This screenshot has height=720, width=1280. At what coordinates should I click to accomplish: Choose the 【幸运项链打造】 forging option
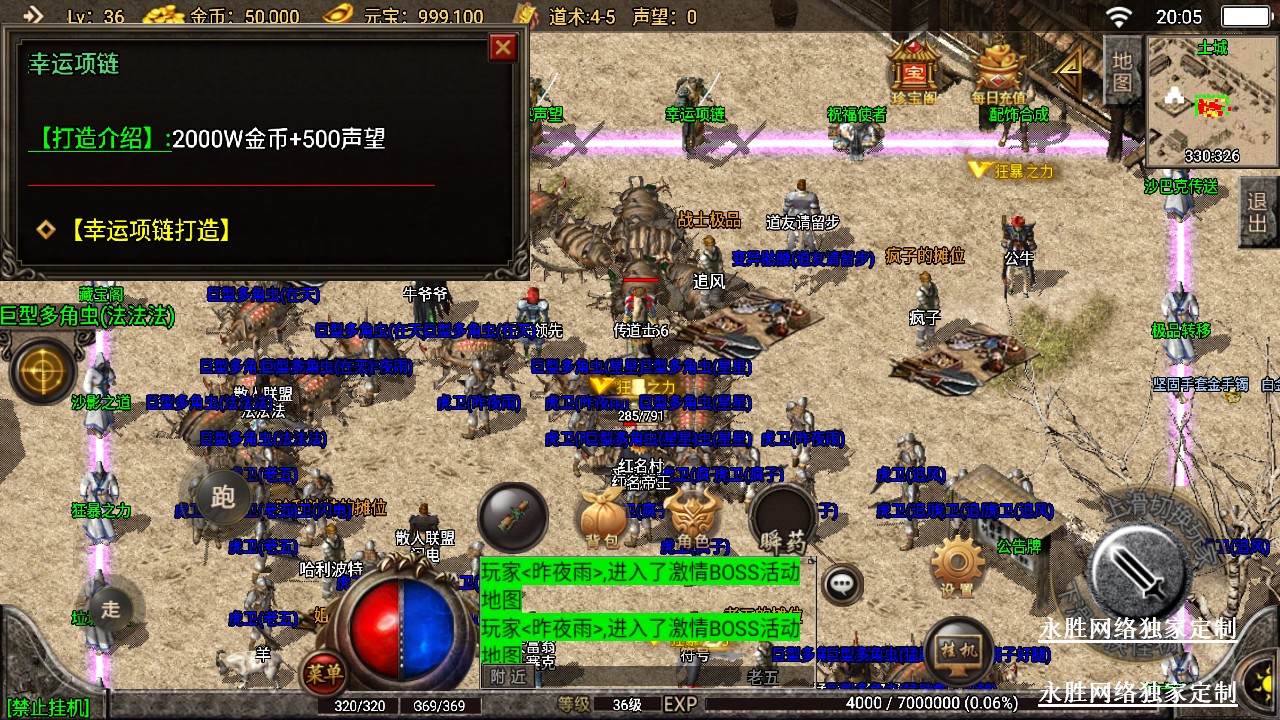coord(151,230)
